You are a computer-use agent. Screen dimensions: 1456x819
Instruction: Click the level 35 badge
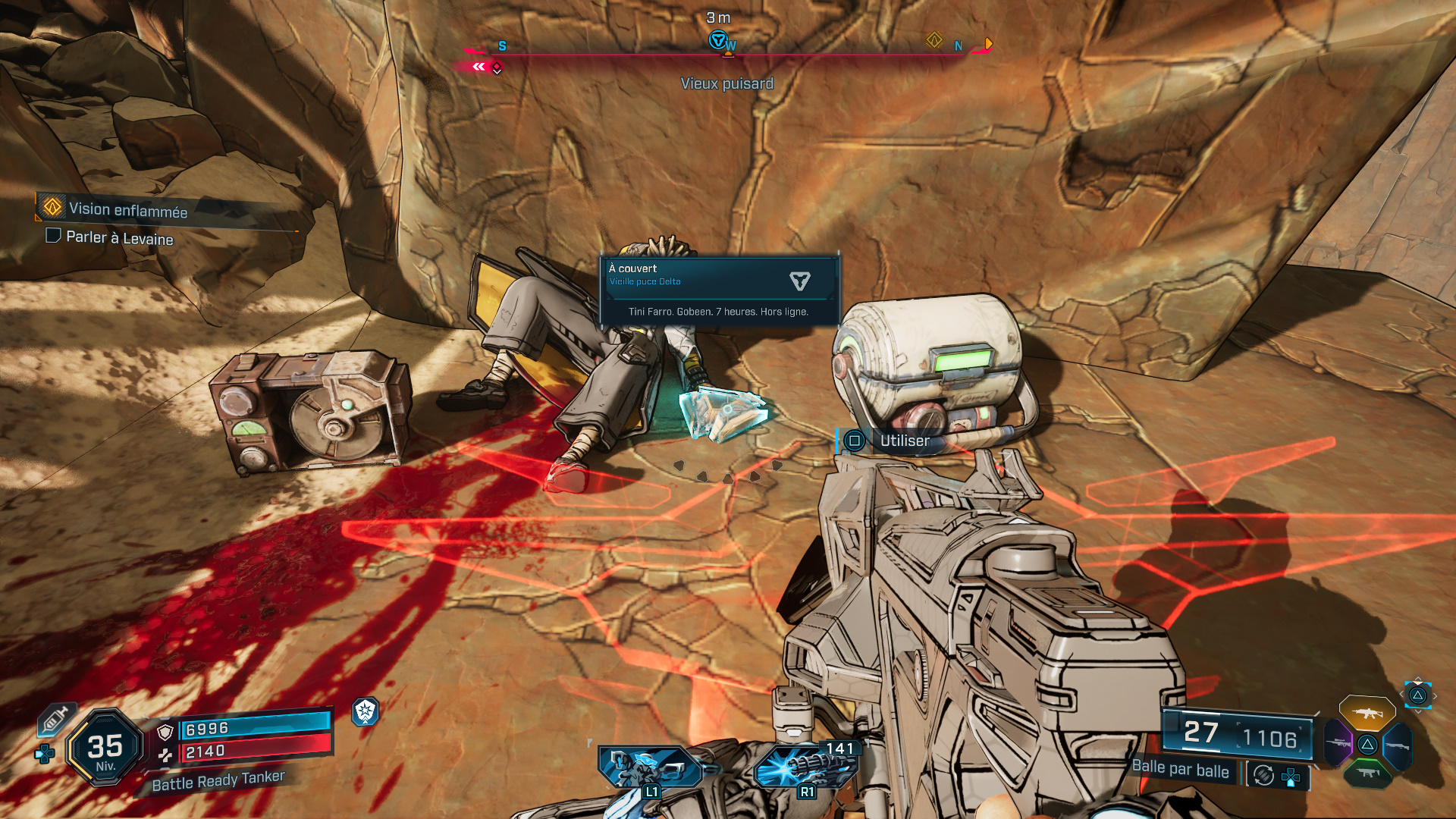pyautogui.click(x=105, y=749)
